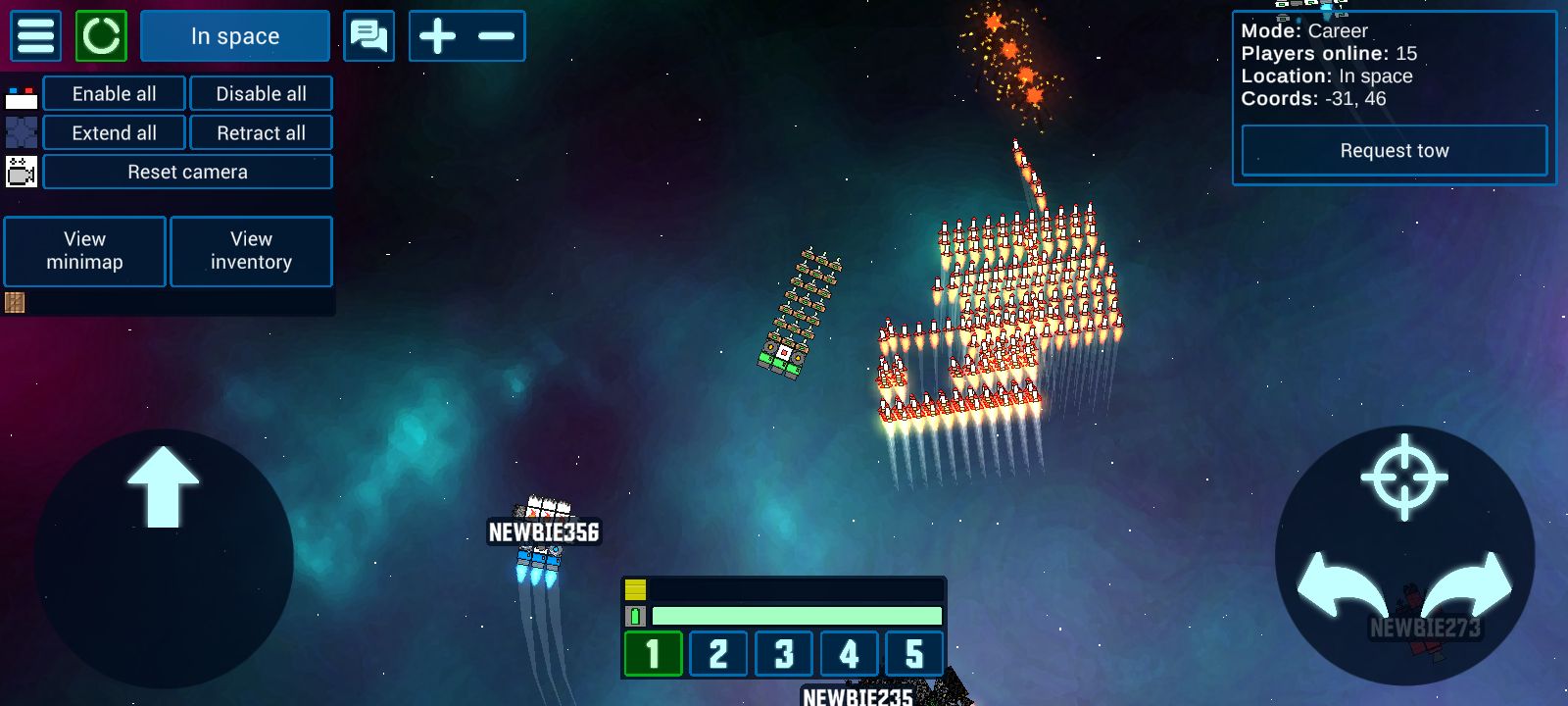This screenshot has height=706, width=1568.
Task: Reset camera view
Action: (x=187, y=173)
